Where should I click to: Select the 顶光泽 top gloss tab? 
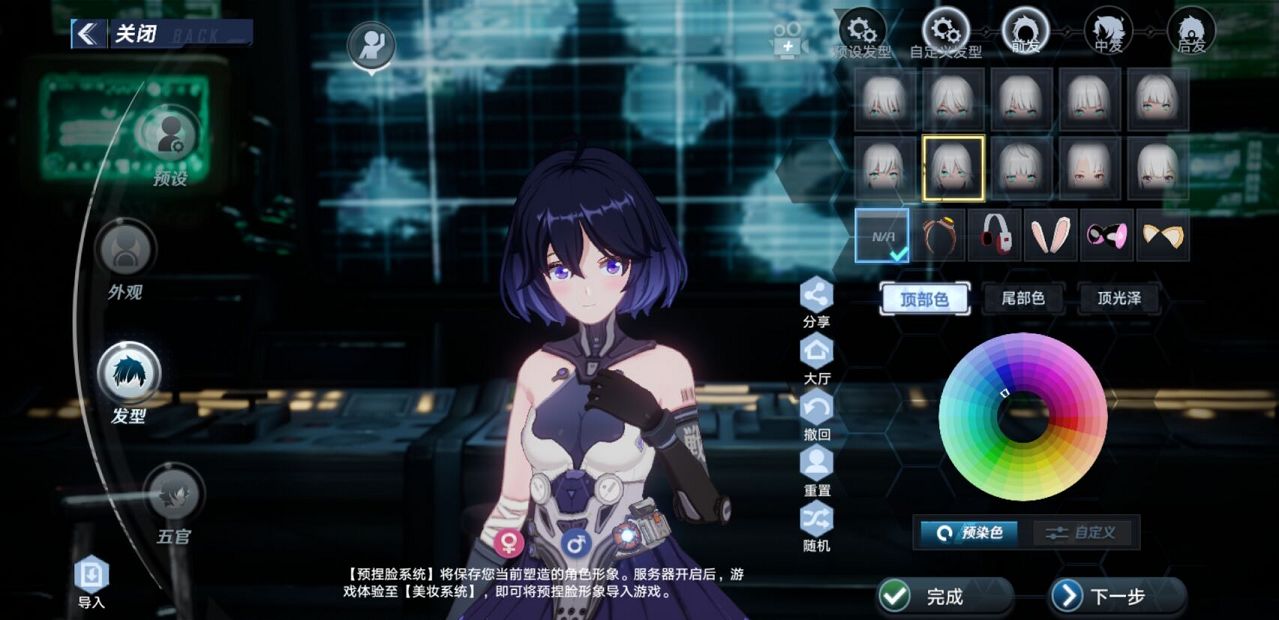pos(1119,298)
